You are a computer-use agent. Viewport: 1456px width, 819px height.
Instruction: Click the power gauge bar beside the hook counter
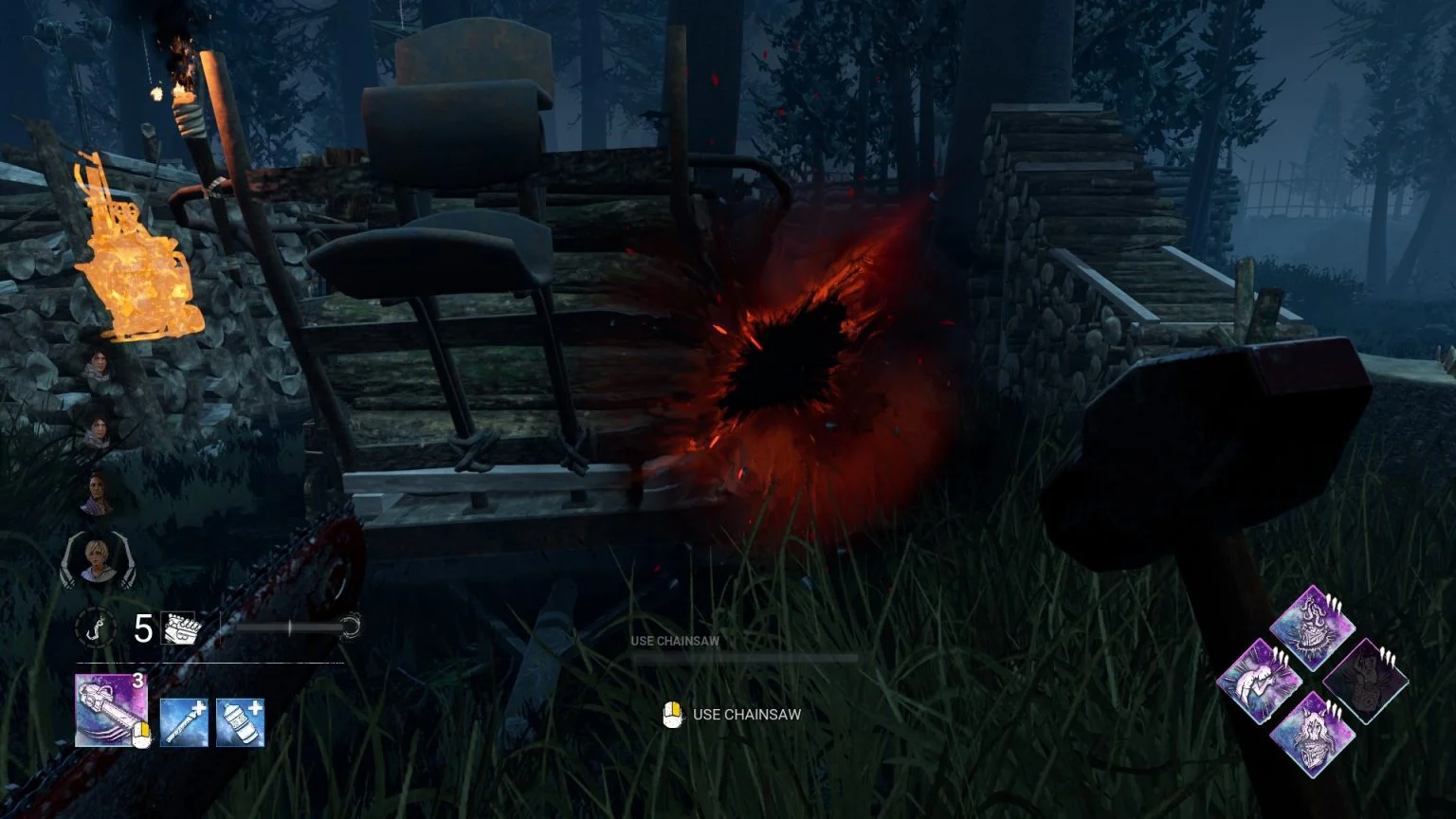[289, 628]
